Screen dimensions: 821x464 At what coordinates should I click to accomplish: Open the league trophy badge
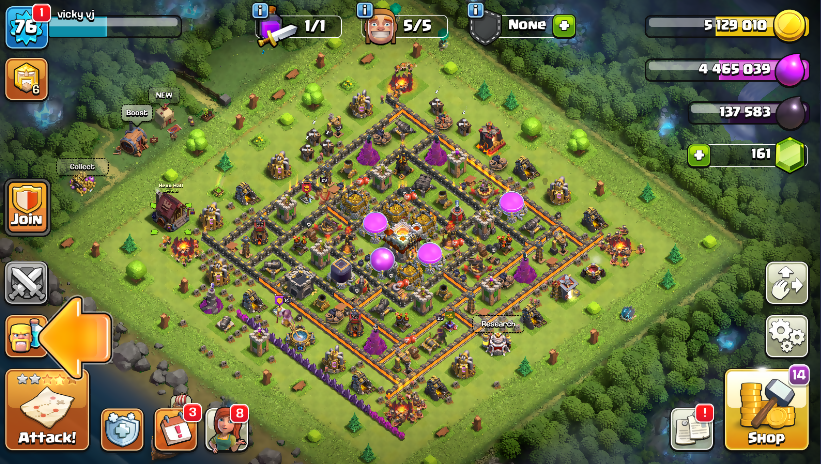point(26,79)
